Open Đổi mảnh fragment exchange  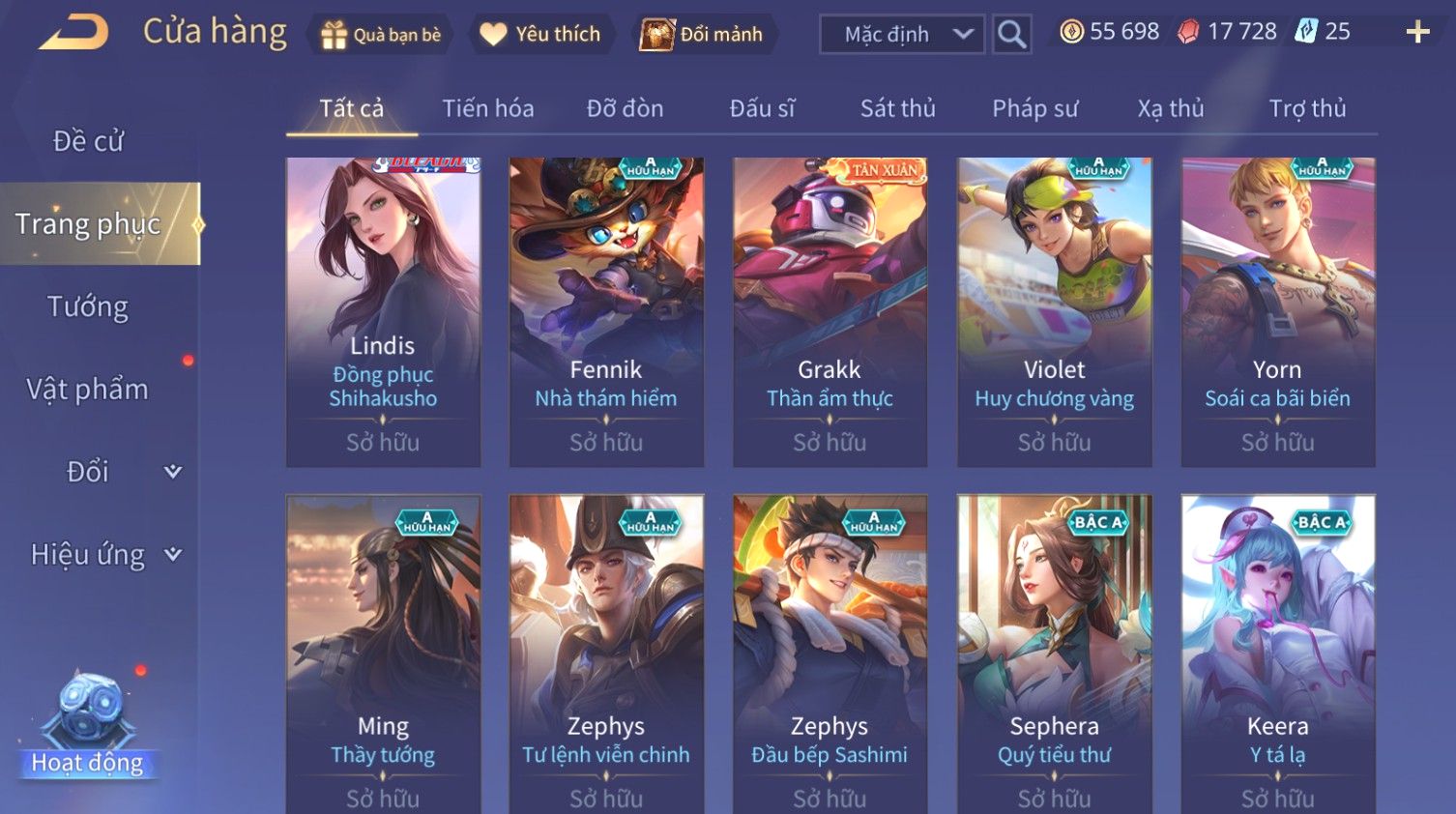pos(702,35)
